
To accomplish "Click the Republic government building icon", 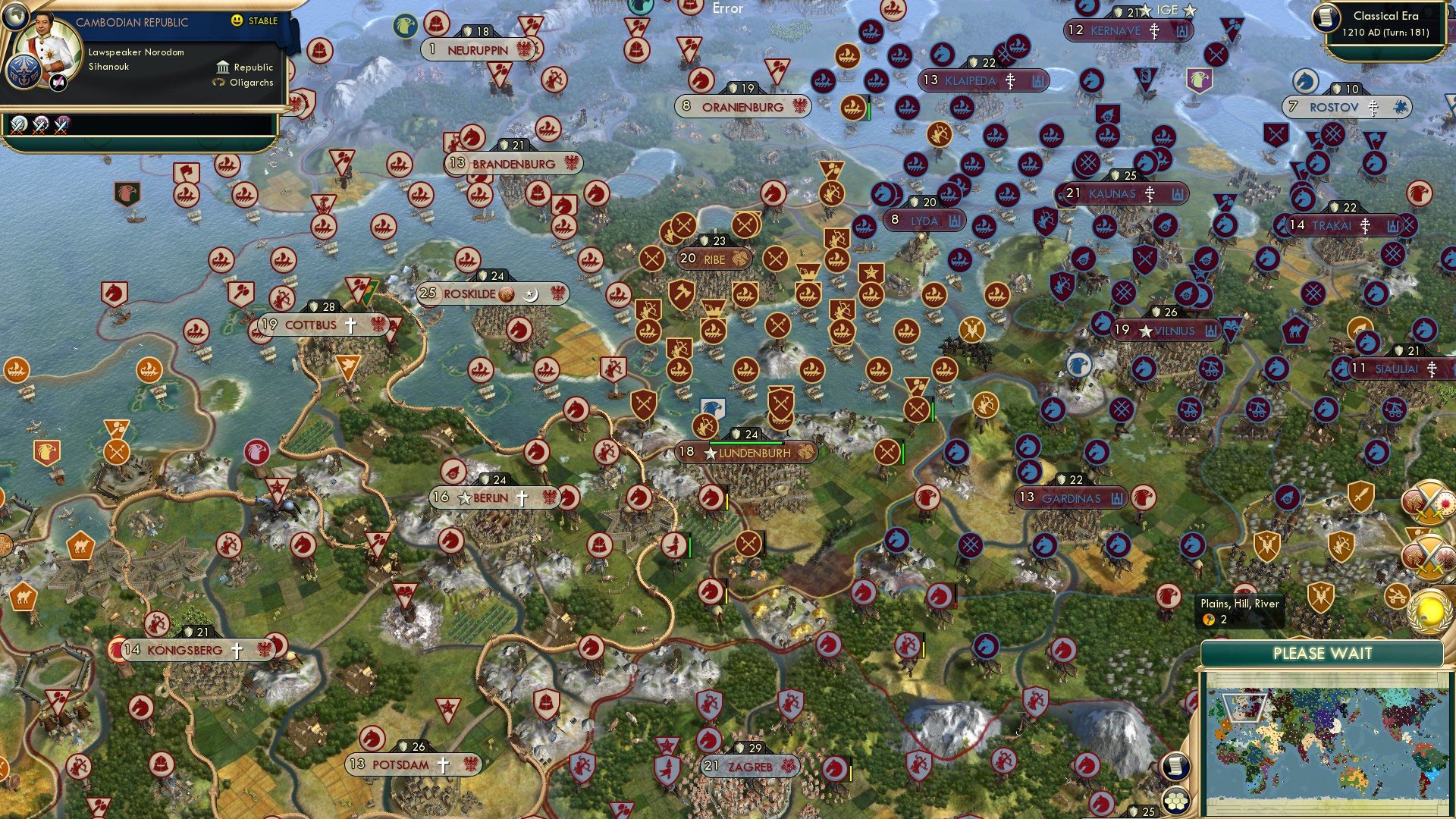I will (x=223, y=67).
